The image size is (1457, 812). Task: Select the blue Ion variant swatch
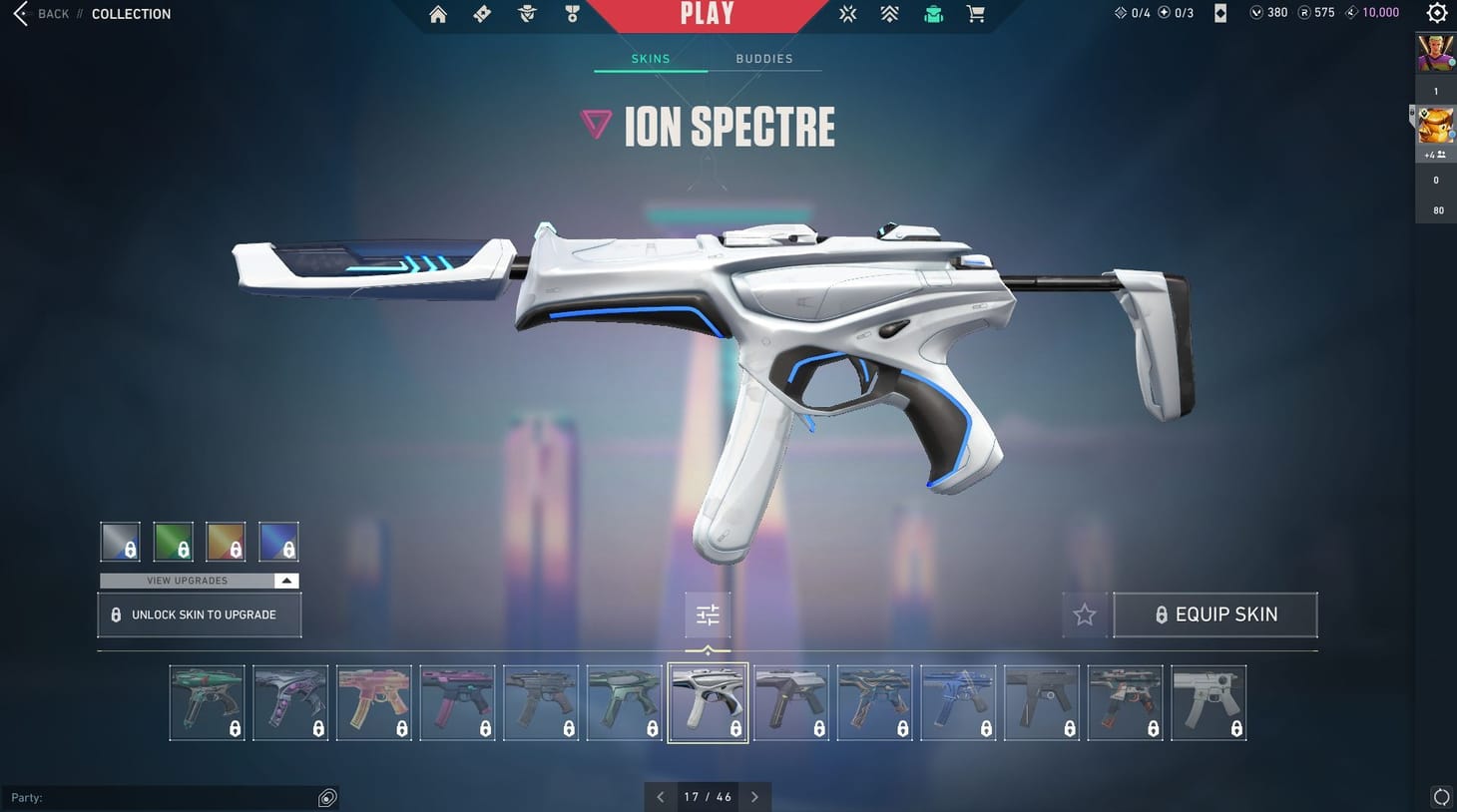coord(278,541)
